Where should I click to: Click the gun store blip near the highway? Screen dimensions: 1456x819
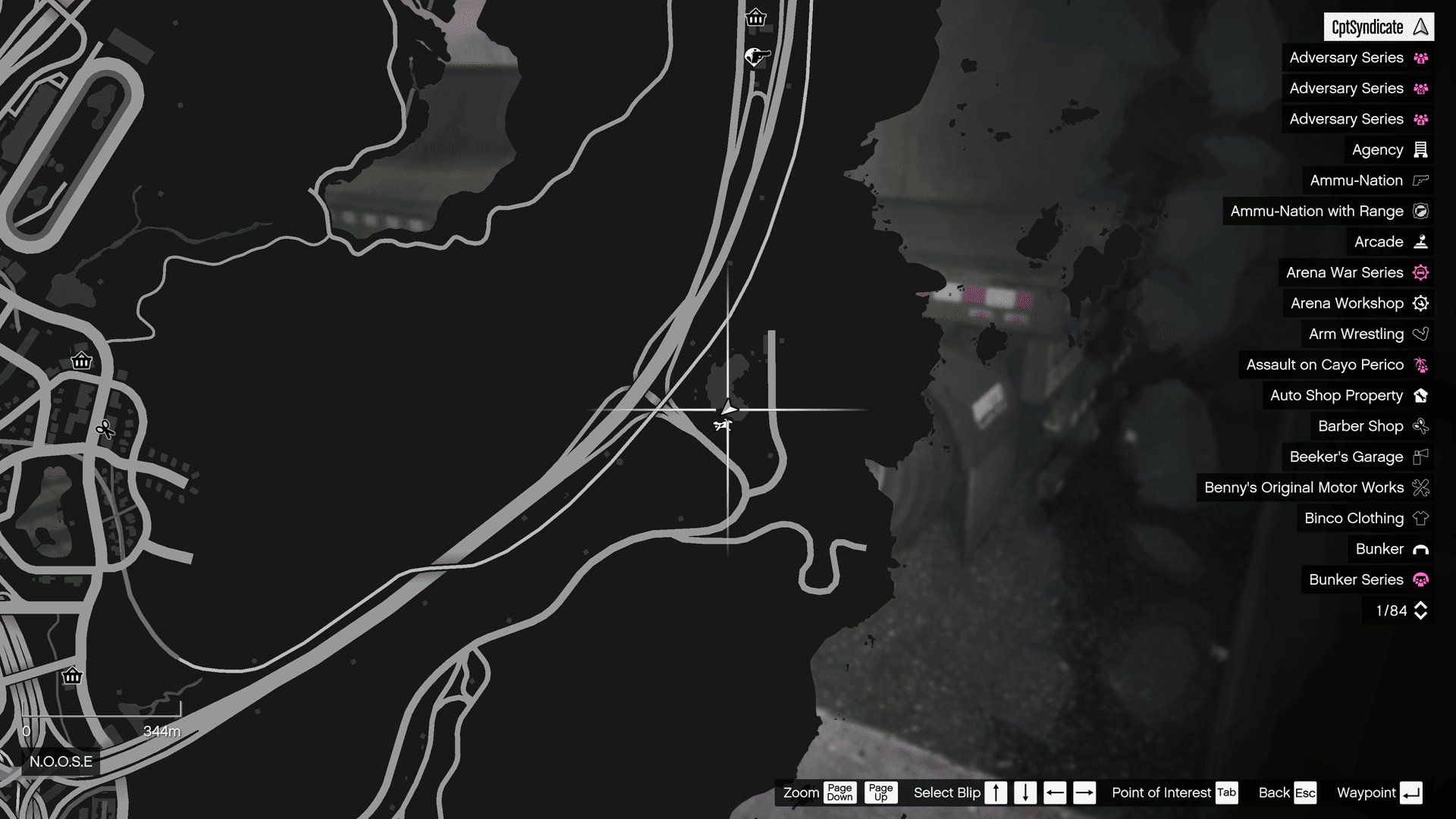pos(755,57)
